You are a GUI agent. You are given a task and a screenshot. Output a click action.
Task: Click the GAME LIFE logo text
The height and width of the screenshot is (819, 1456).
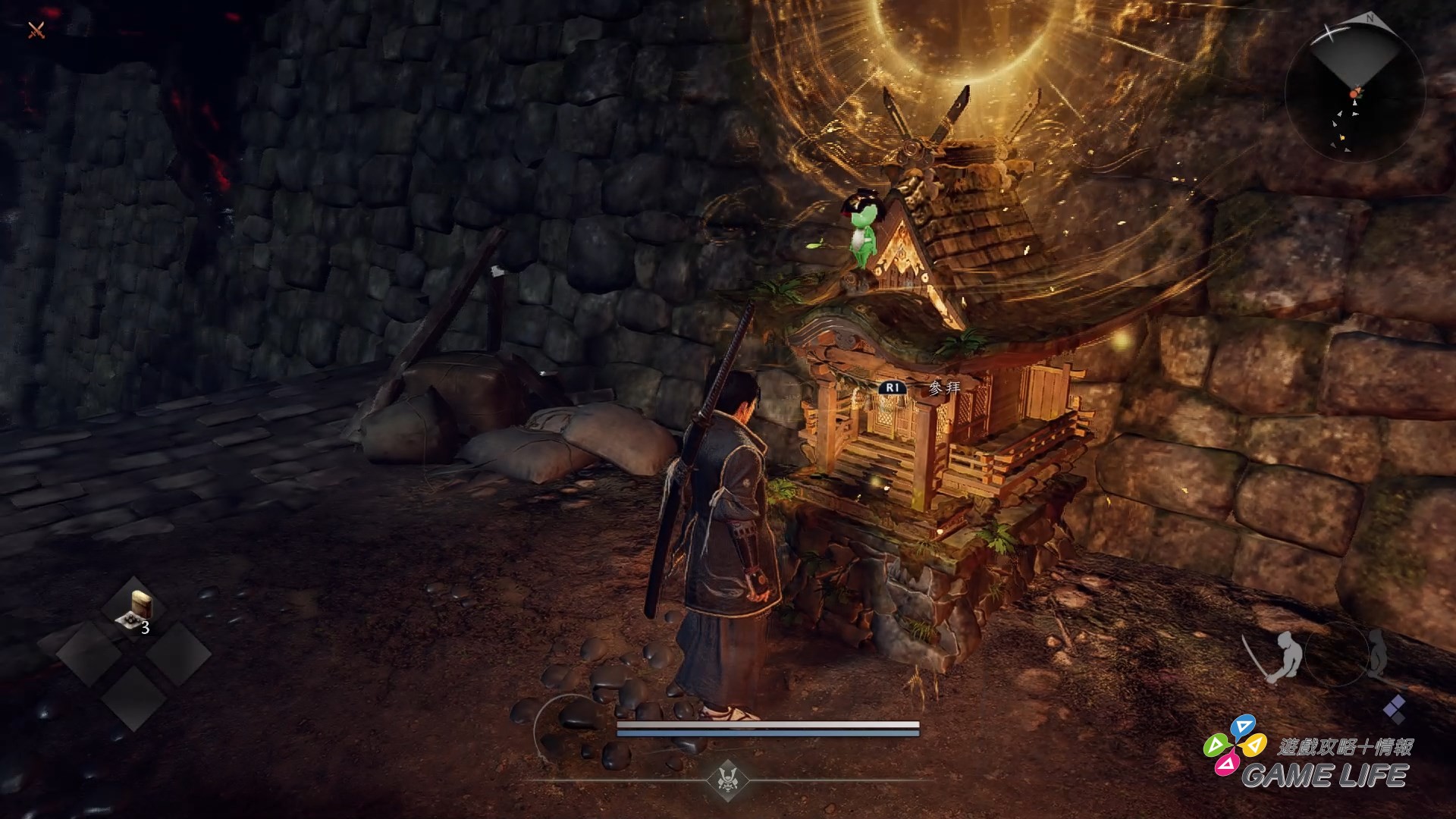(x=1327, y=773)
